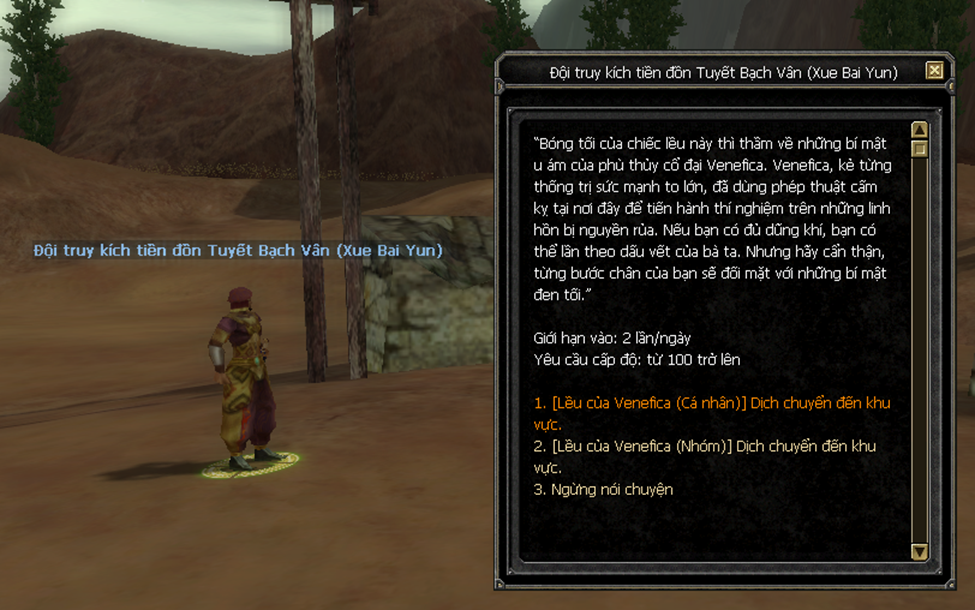Click the dialogue scrollbar up arrow
The height and width of the screenshot is (610, 975).
[920, 130]
